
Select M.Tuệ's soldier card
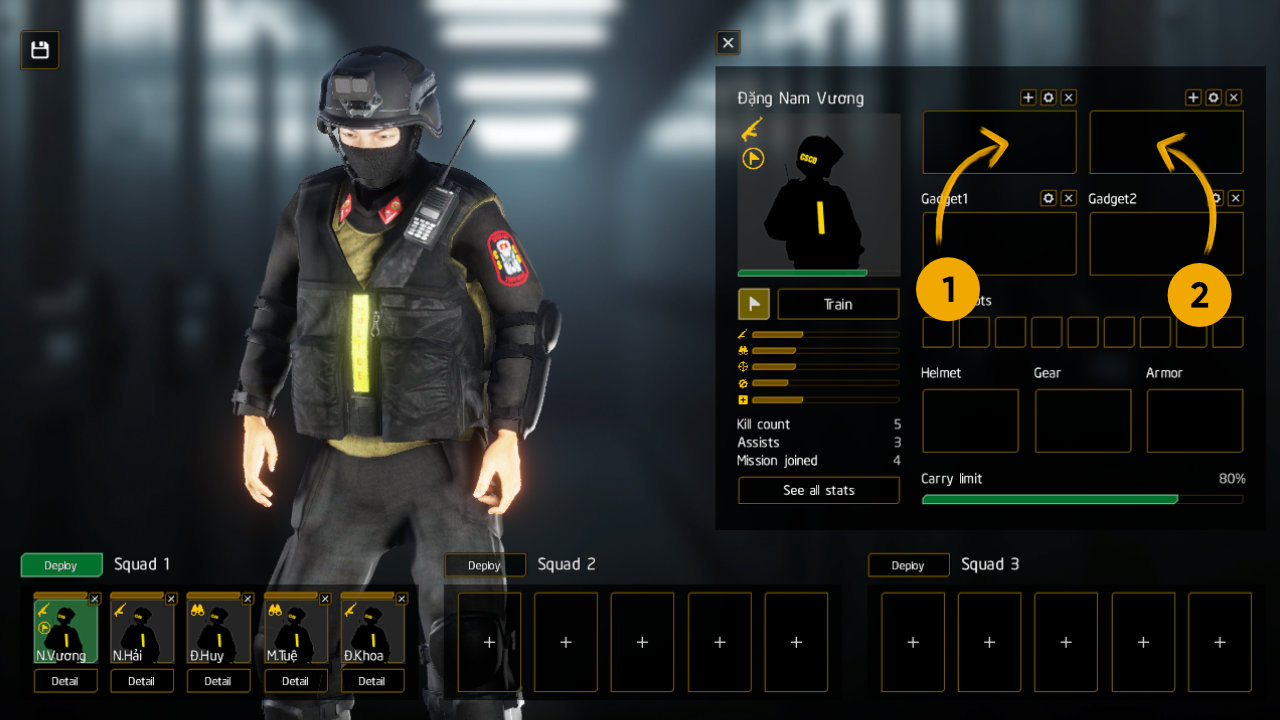295,632
